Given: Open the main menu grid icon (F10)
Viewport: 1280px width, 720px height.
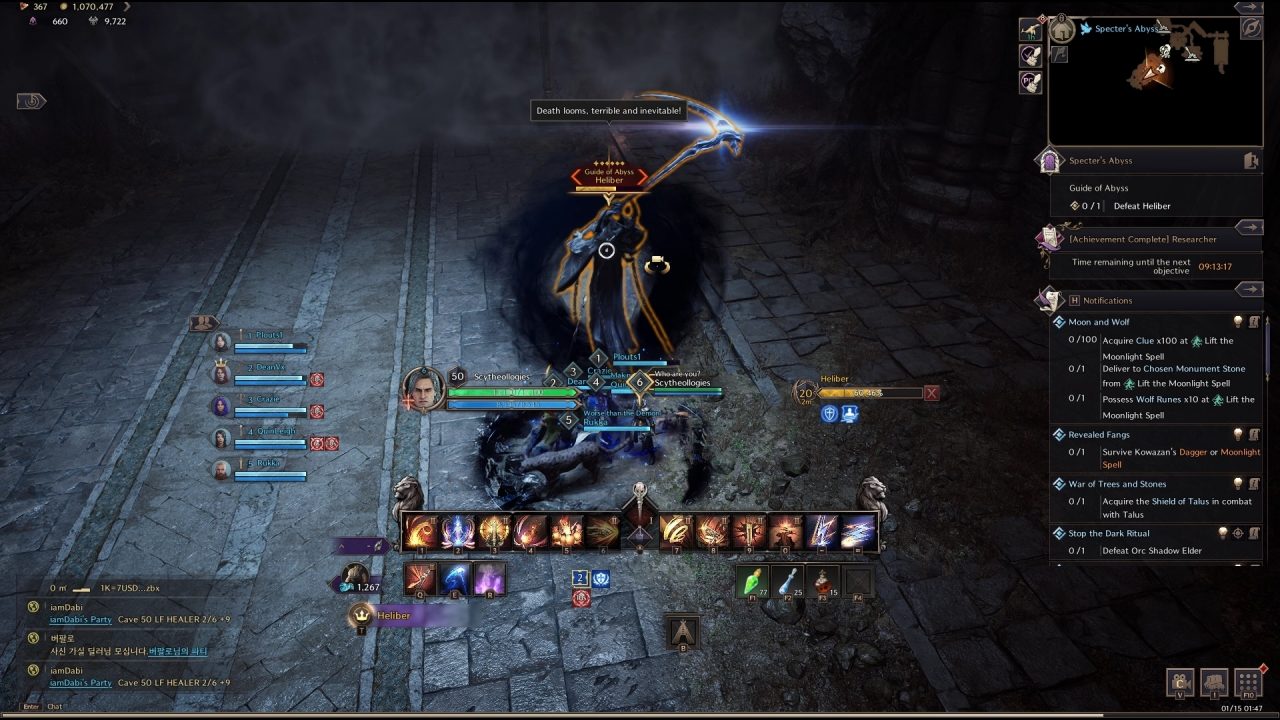Looking at the screenshot, I should point(1248,683).
